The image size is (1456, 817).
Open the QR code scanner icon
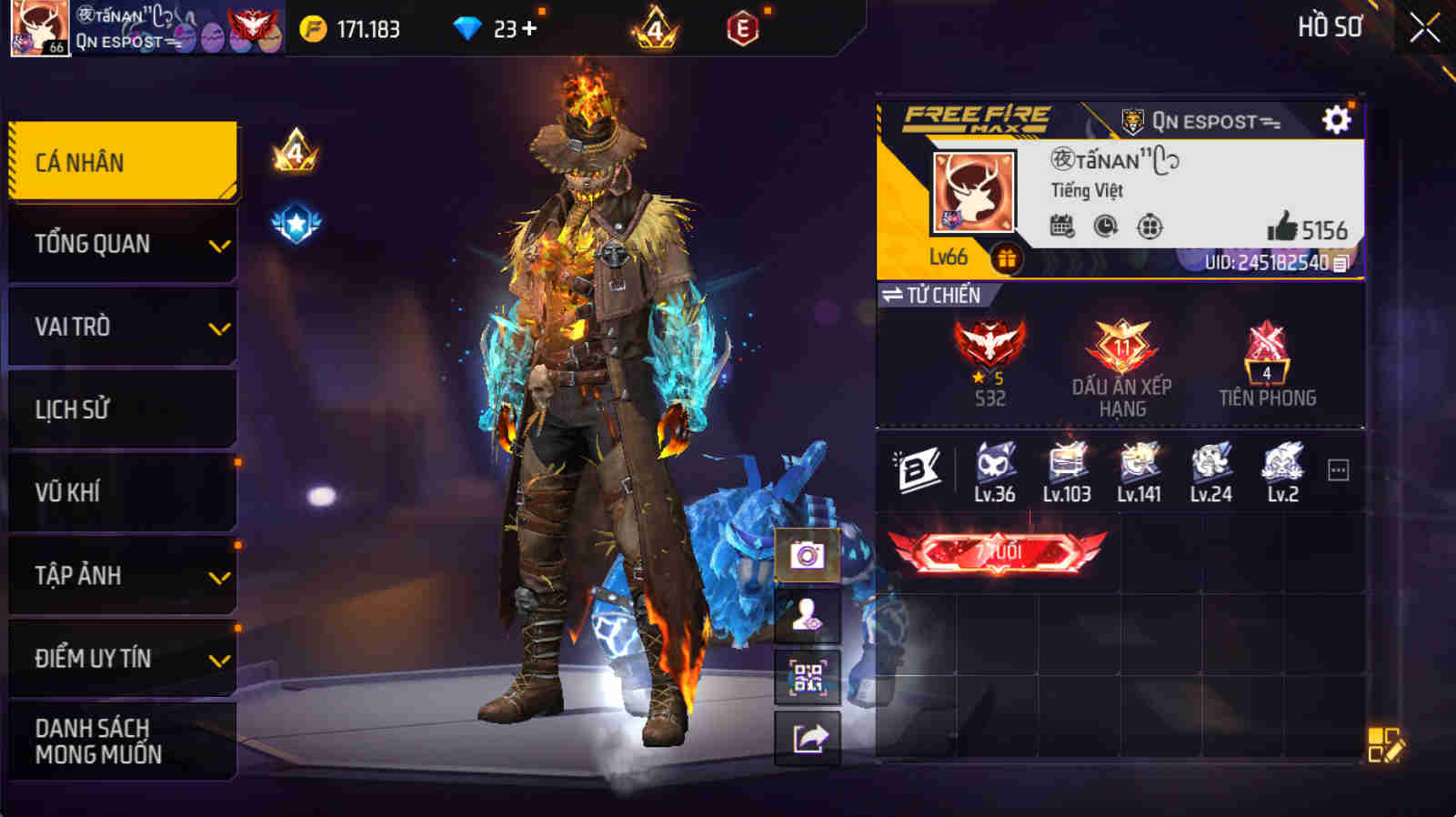point(806,676)
